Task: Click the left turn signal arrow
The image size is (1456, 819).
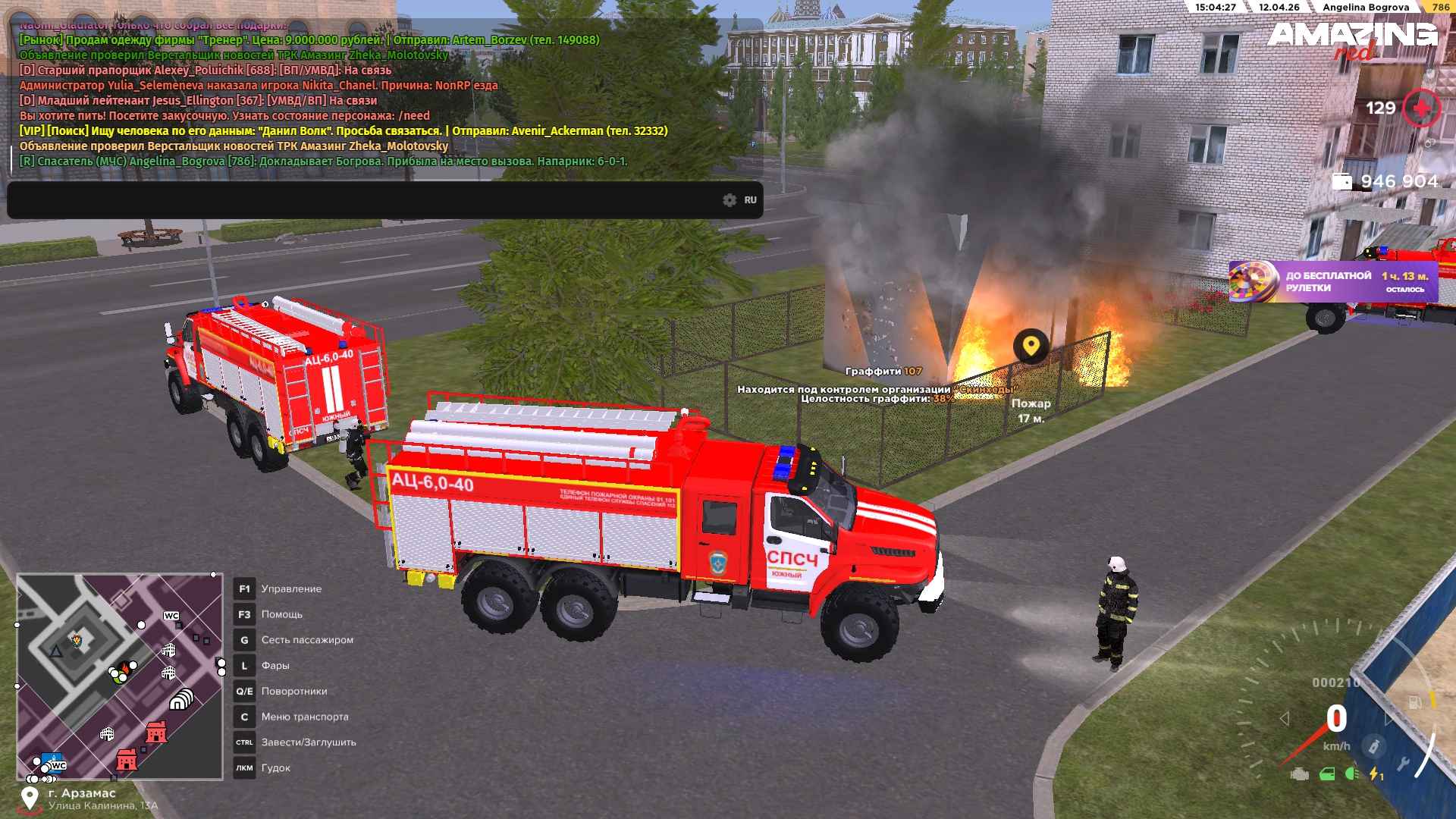Action: [x=1284, y=718]
